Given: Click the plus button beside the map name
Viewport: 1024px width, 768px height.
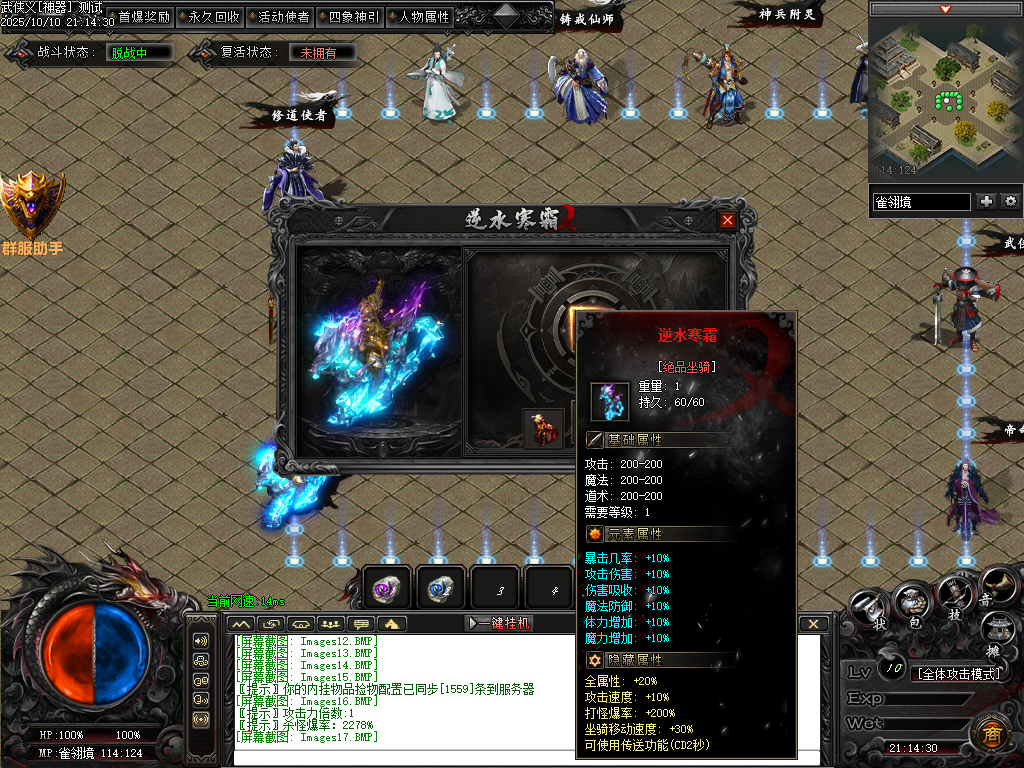Looking at the screenshot, I should pyautogui.click(x=987, y=201).
